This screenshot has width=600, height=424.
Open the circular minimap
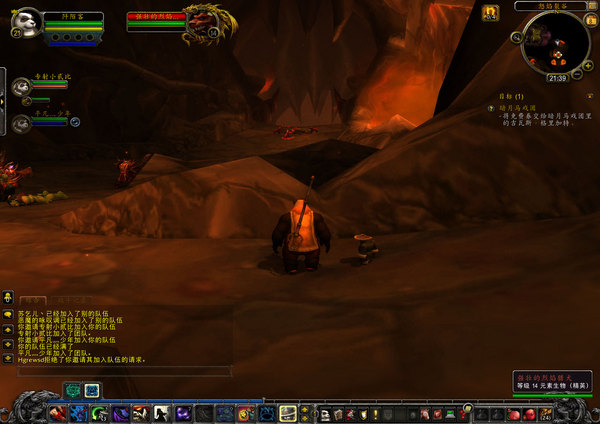tap(555, 44)
